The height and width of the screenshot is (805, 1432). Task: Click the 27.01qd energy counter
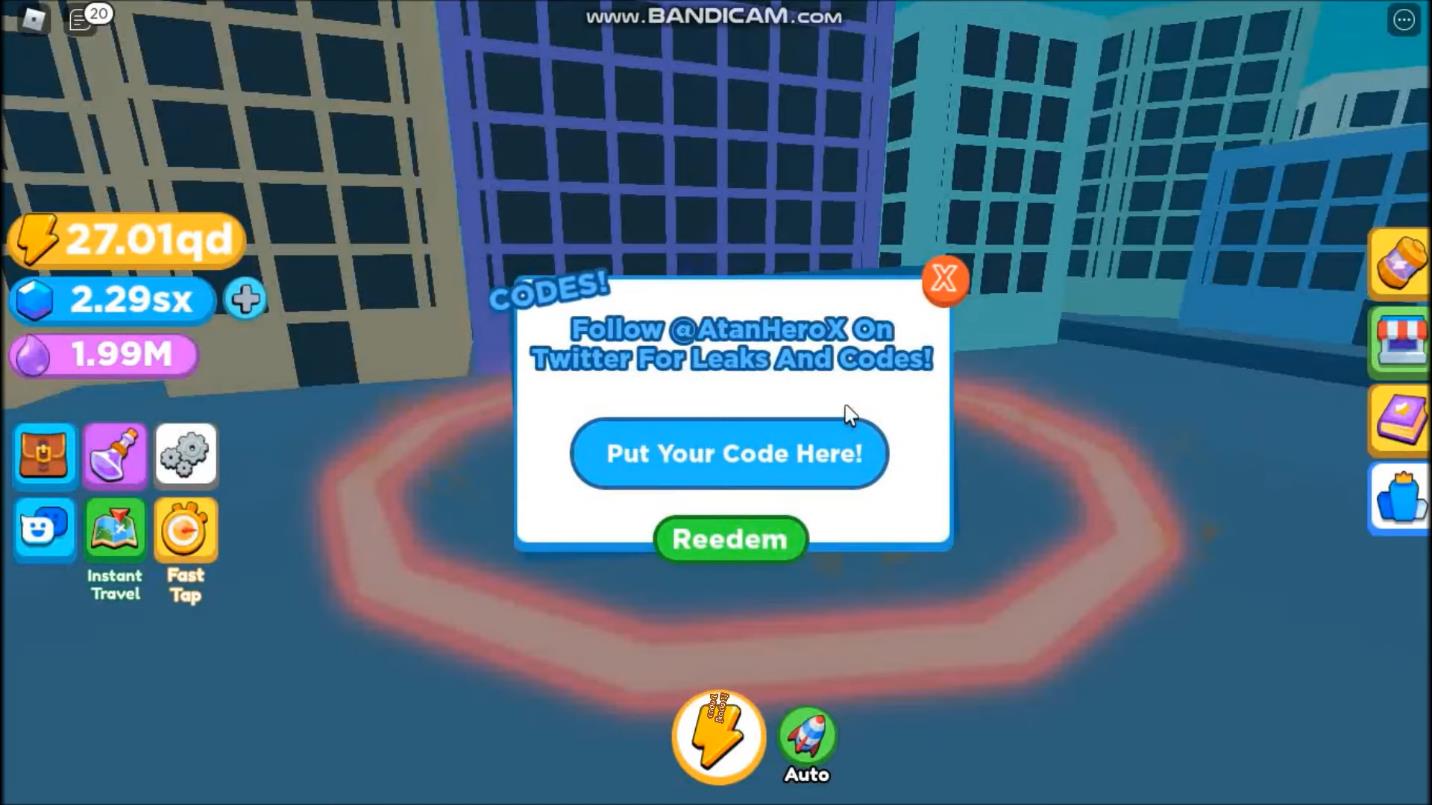(125, 239)
